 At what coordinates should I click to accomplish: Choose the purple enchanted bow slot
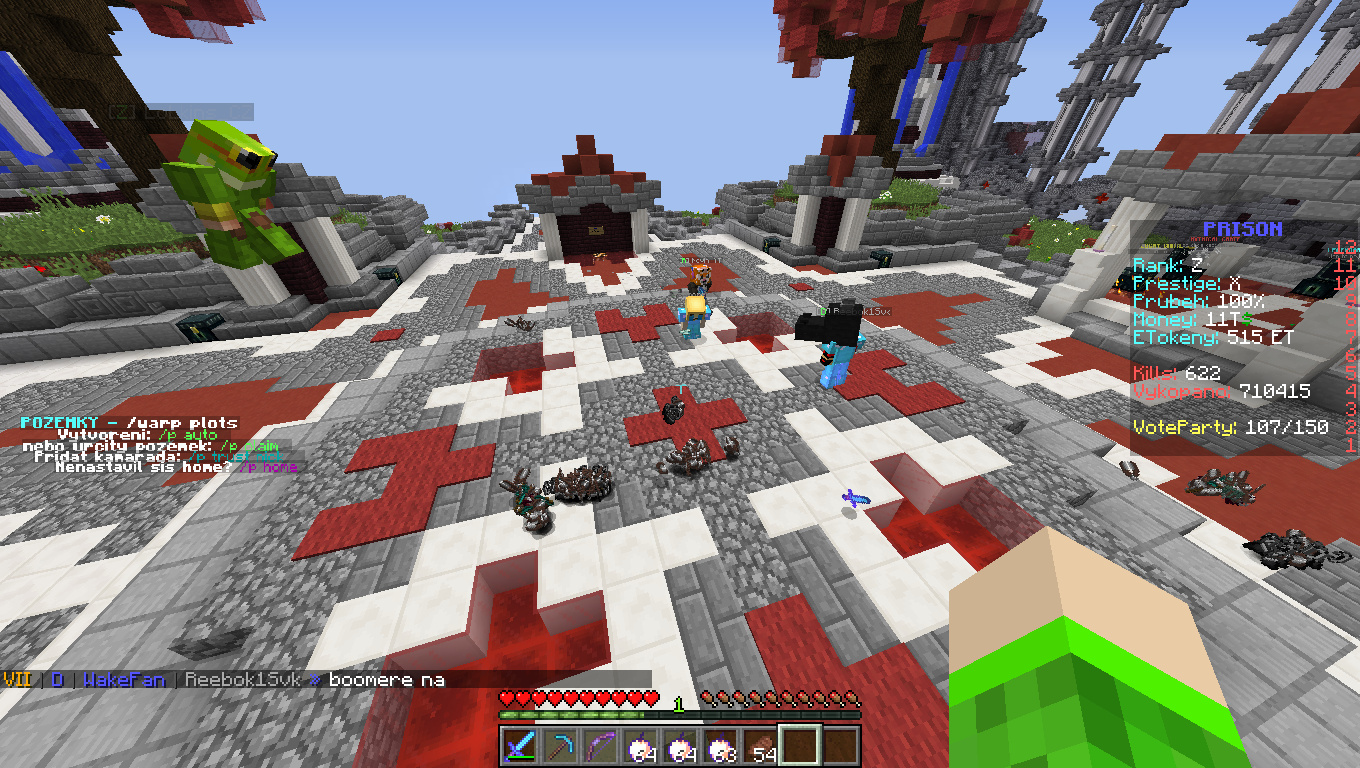pos(600,746)
